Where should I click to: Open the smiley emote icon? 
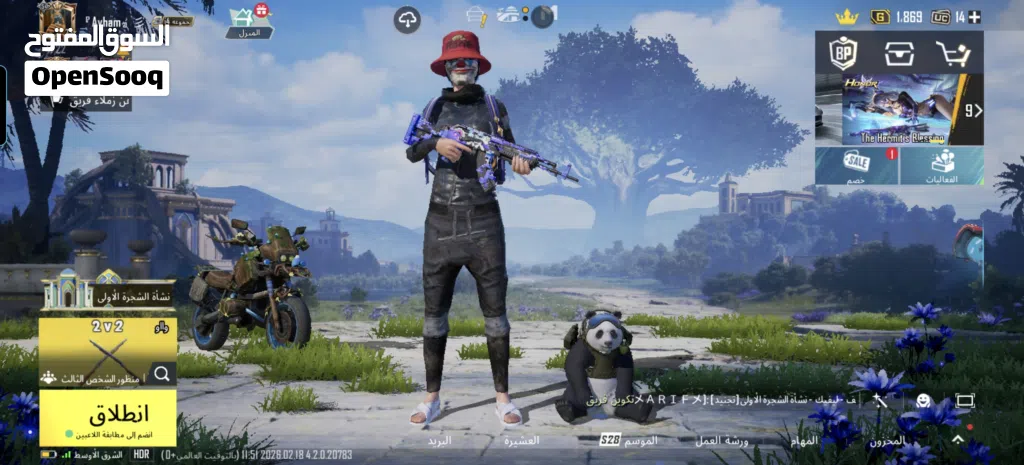click(923, 400)
